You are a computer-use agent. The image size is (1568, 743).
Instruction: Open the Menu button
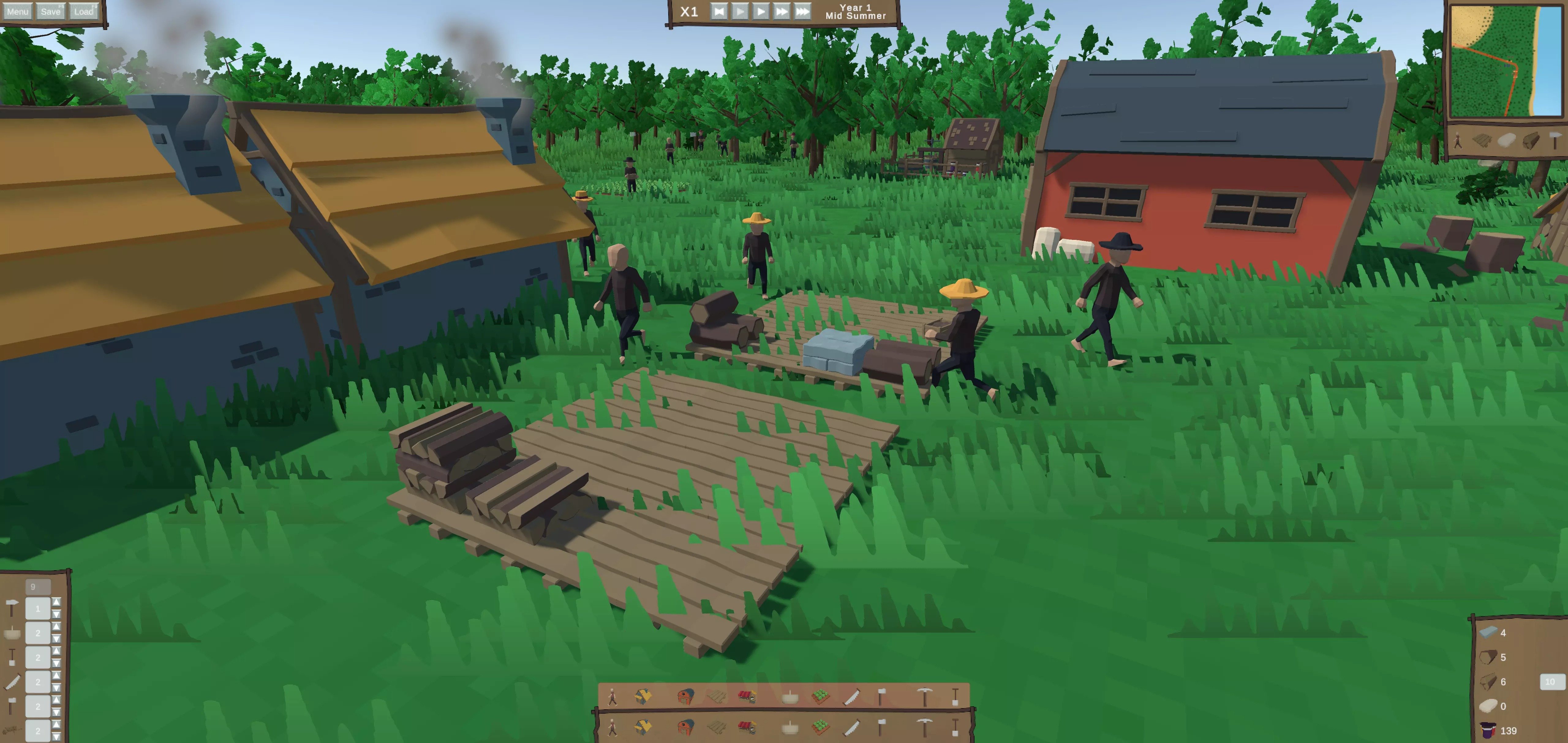click(x=17, y=12)
